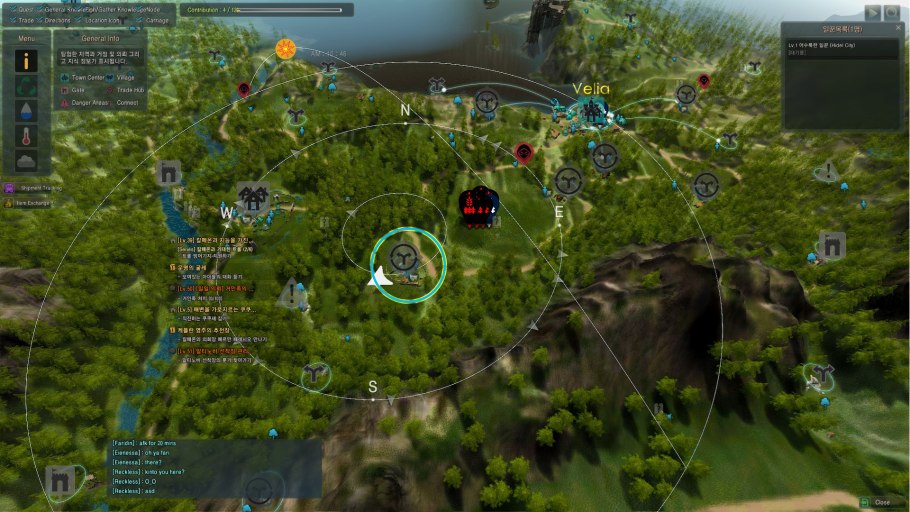Select the water droplet menu icon
This screenshot has width=910, height=512.
pos(27,110)
